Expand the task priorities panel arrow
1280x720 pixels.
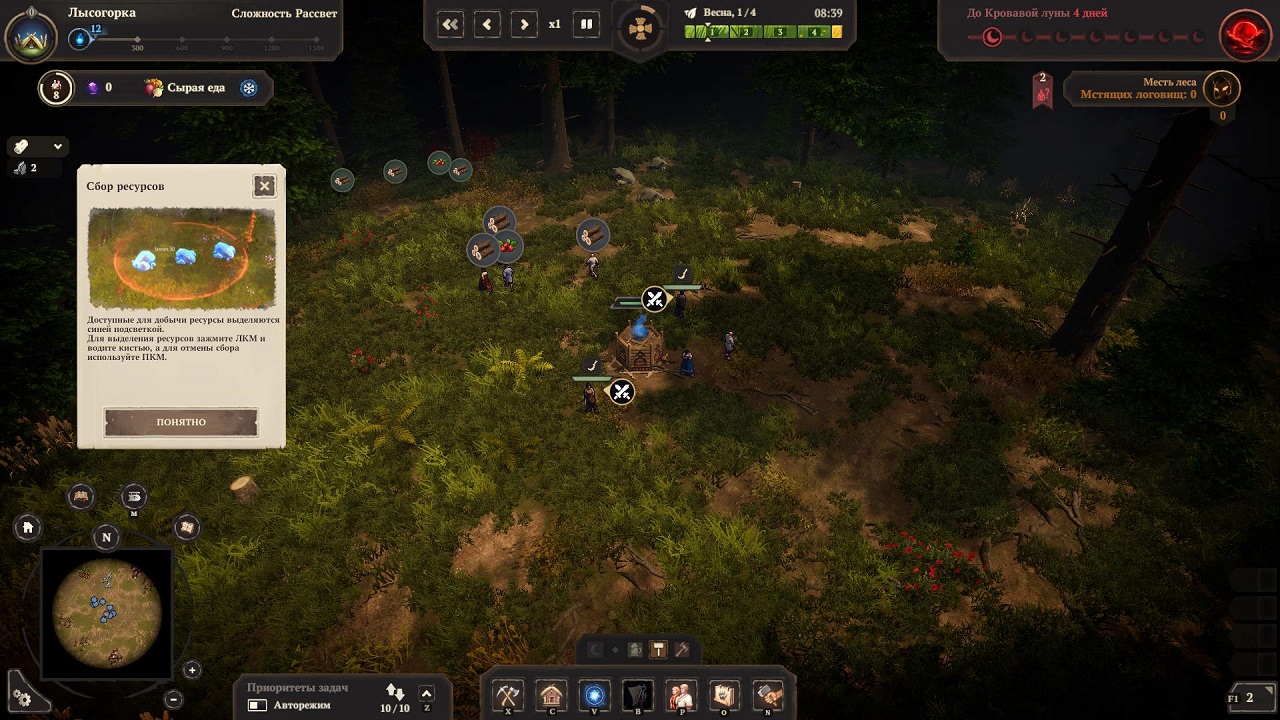[x=426, y=694]
